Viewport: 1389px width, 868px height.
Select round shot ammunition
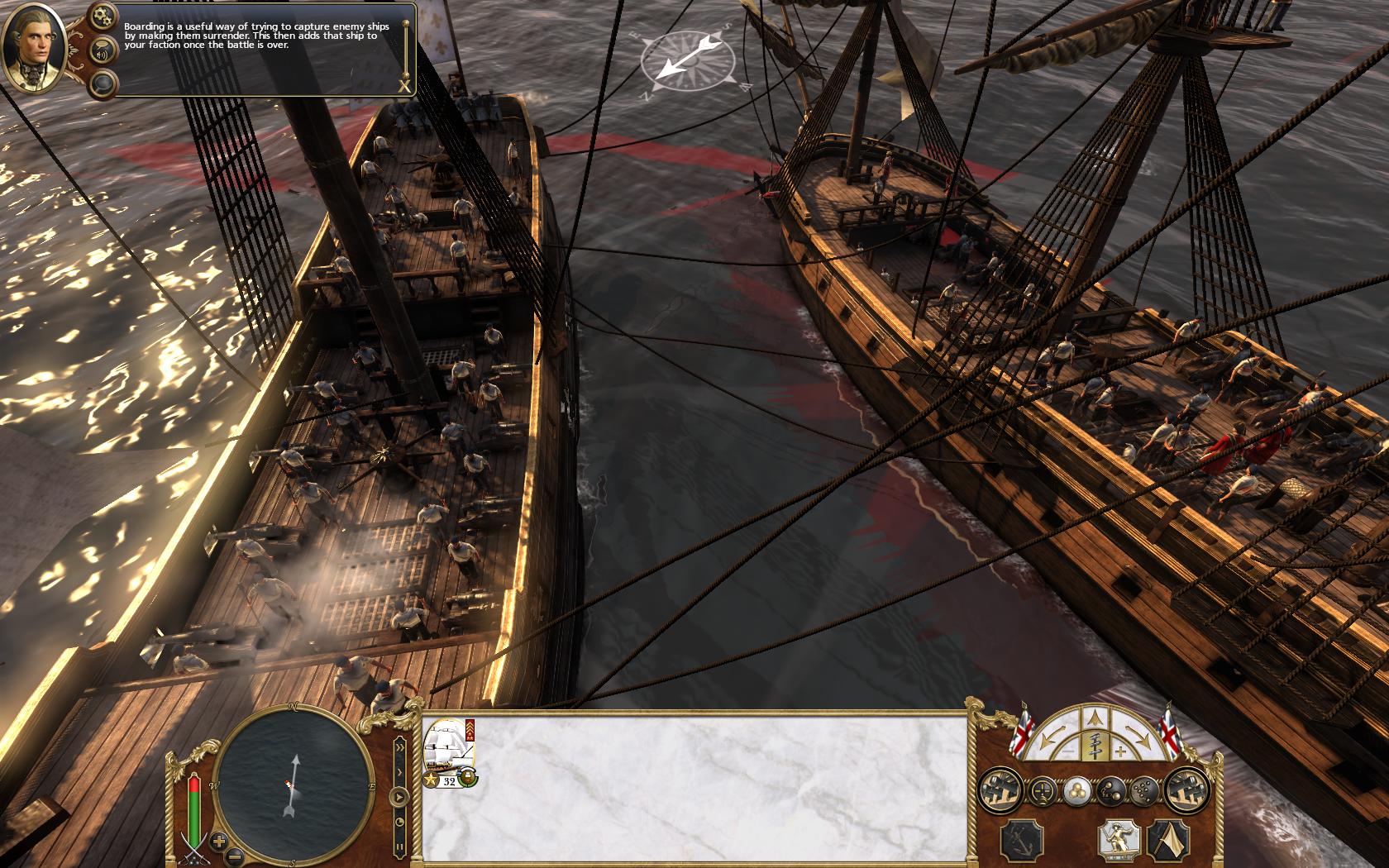pos(1076,791)
